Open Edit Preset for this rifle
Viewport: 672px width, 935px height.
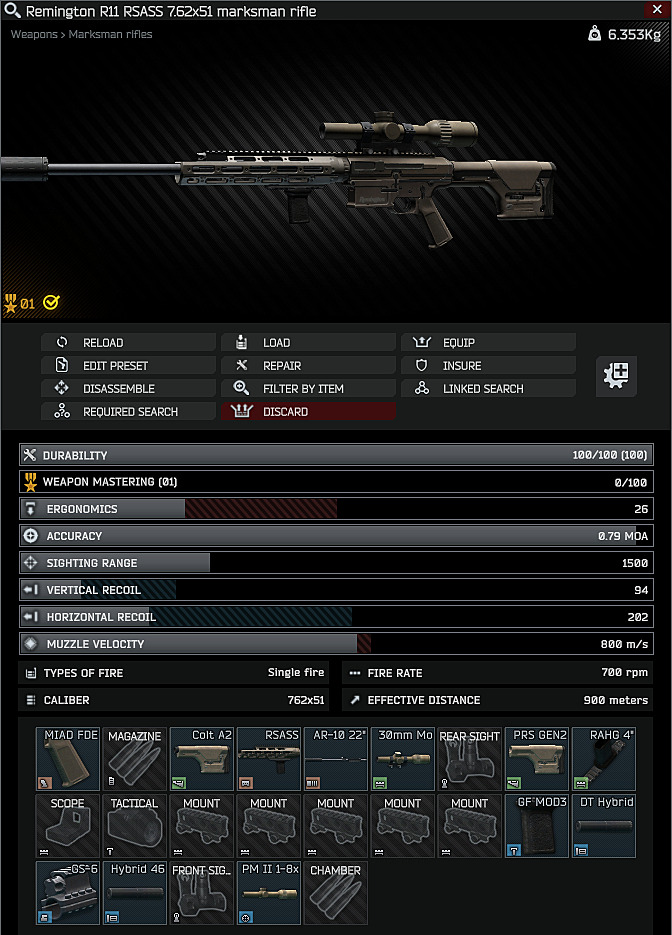pos(128,366)
